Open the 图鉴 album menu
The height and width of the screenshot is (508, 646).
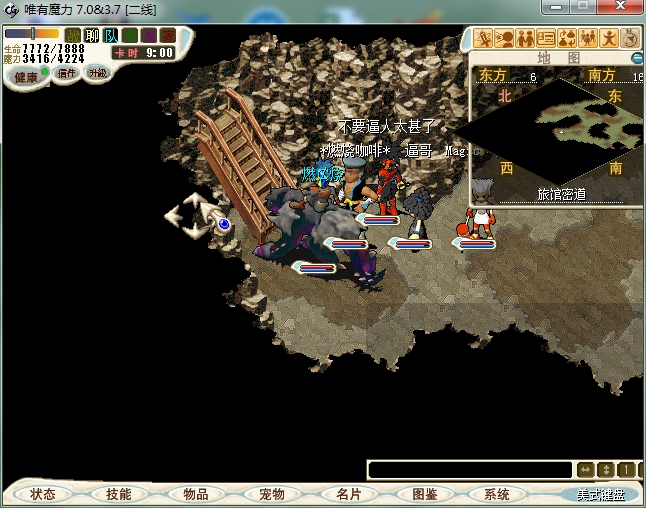pyautogui.click(x=425, y=494)
